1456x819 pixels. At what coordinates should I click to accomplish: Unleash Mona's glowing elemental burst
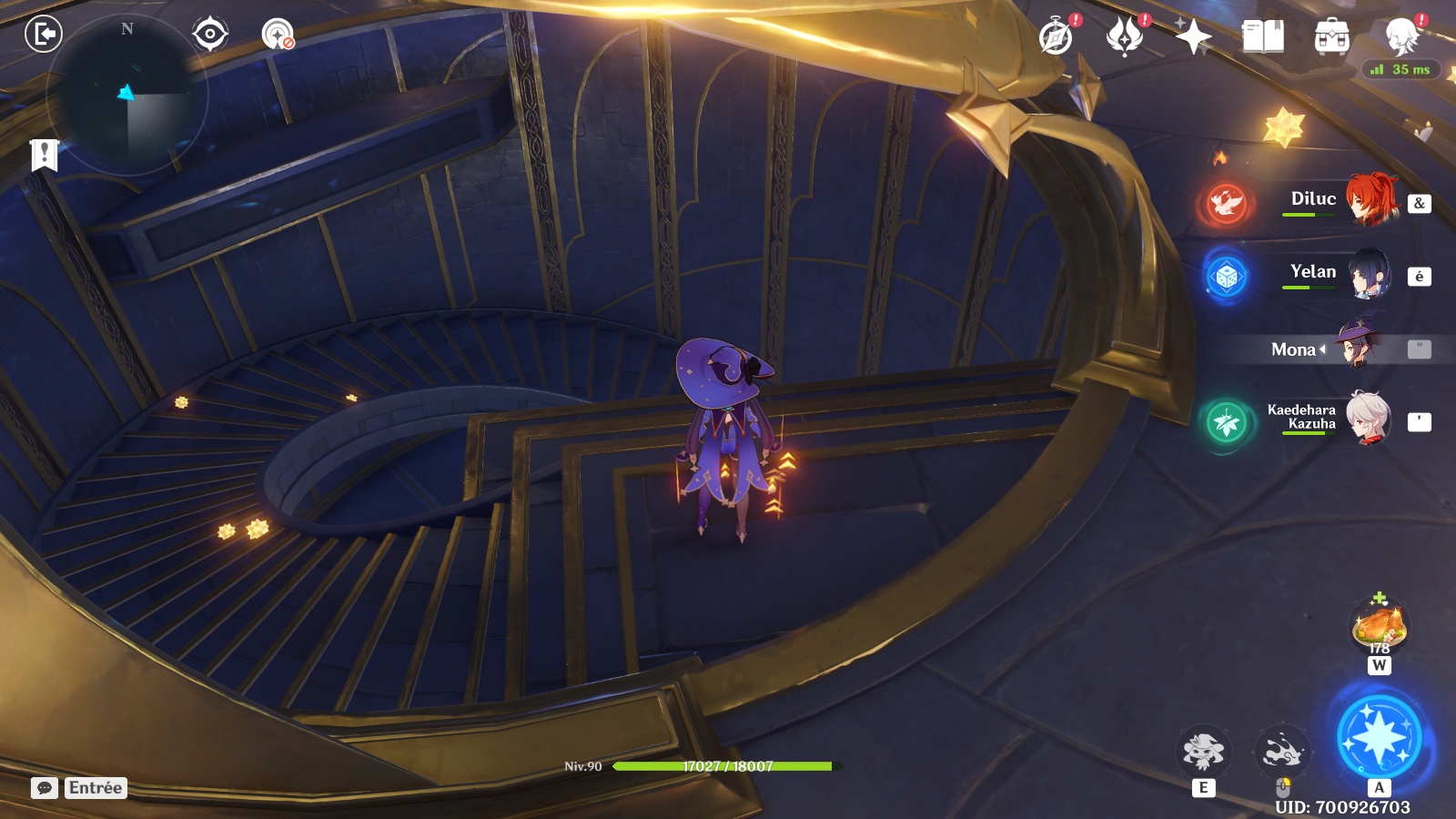(x=1379, y=737)
